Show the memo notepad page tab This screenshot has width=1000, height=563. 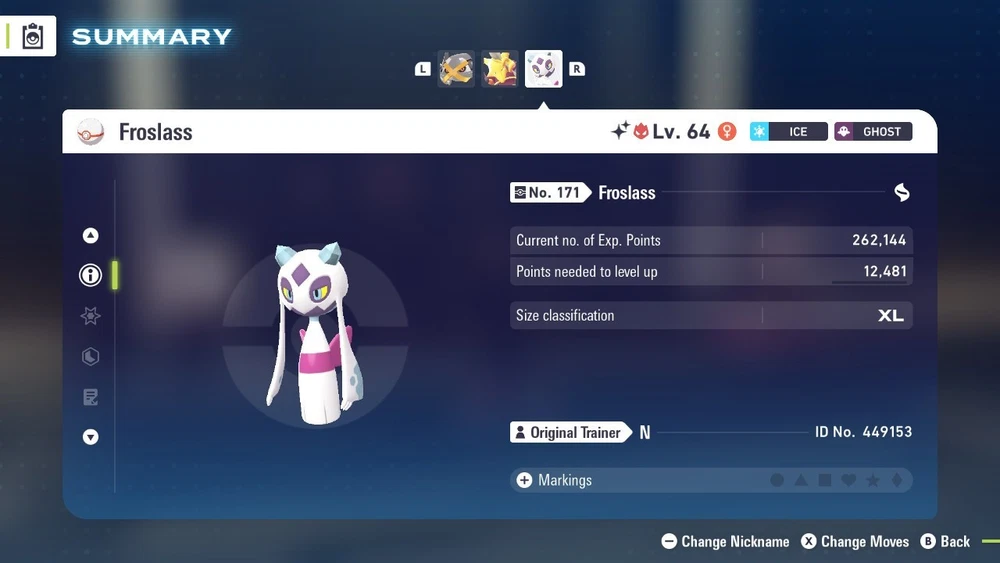coord(91,397)
